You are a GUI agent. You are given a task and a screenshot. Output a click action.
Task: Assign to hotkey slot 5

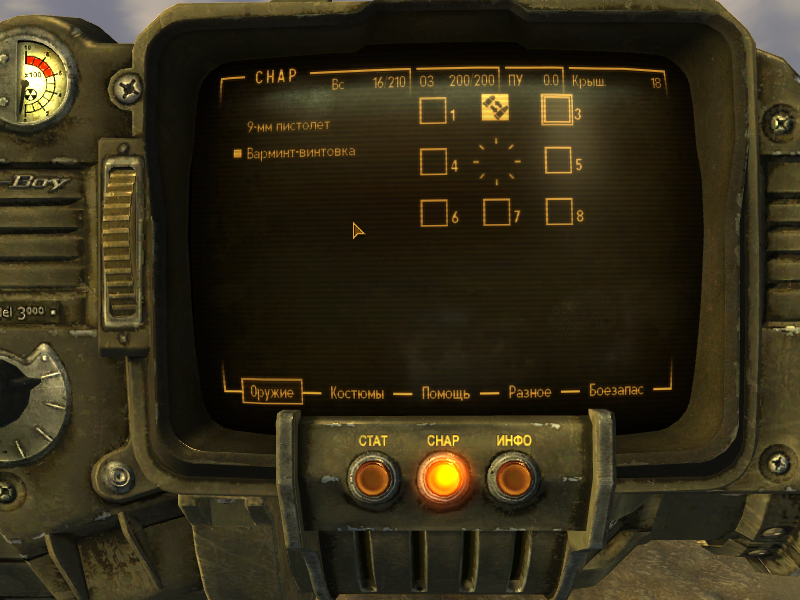coord(558,160)
